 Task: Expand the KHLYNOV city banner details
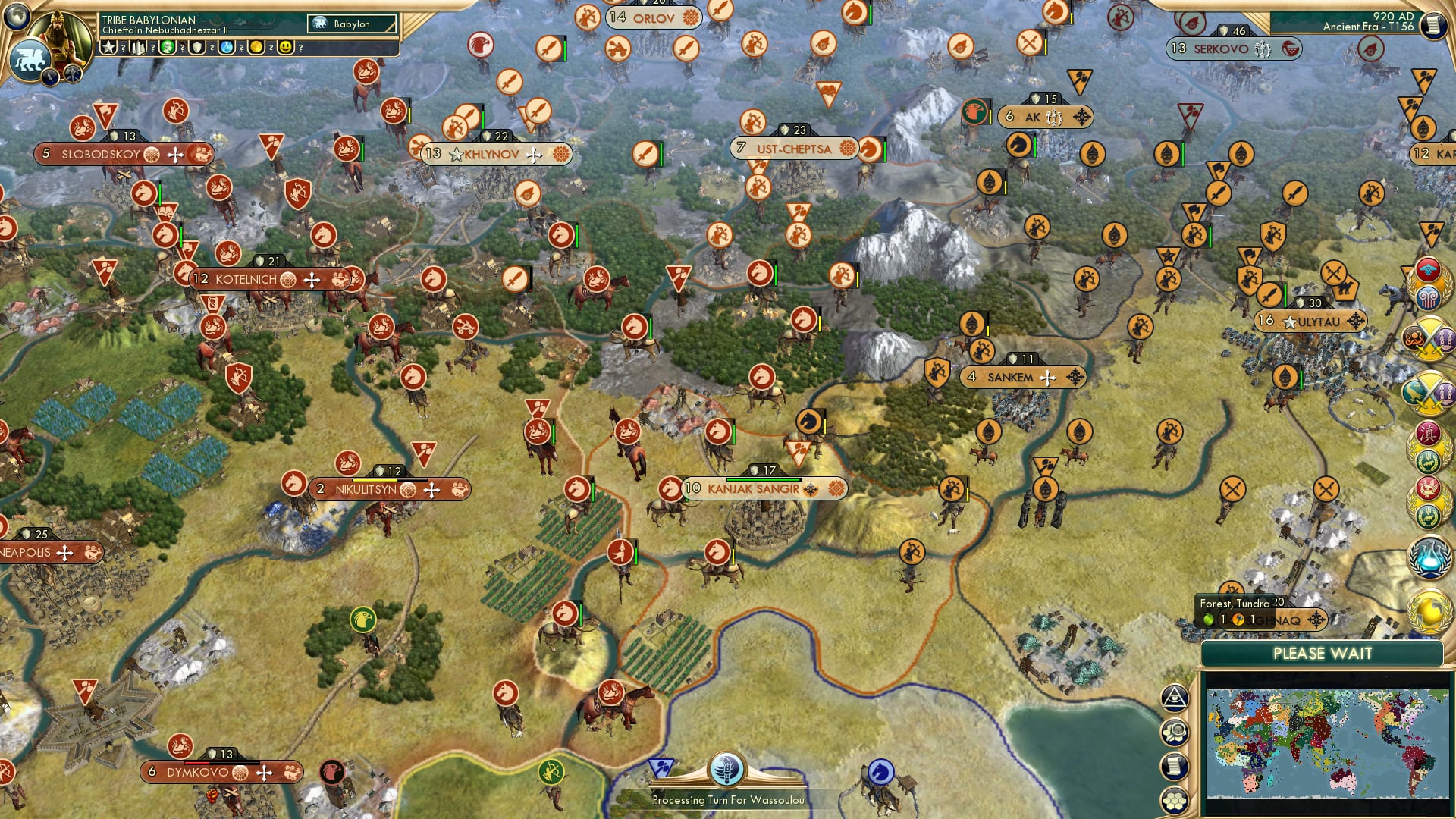(x=497, y=154)
